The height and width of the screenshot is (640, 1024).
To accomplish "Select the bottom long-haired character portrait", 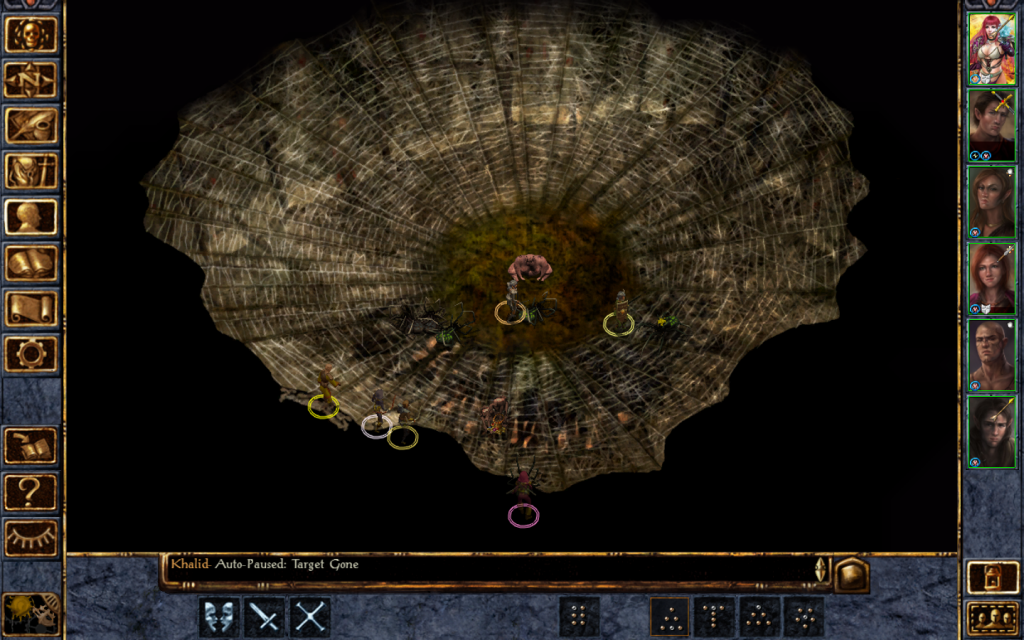I will click(991, 432).
